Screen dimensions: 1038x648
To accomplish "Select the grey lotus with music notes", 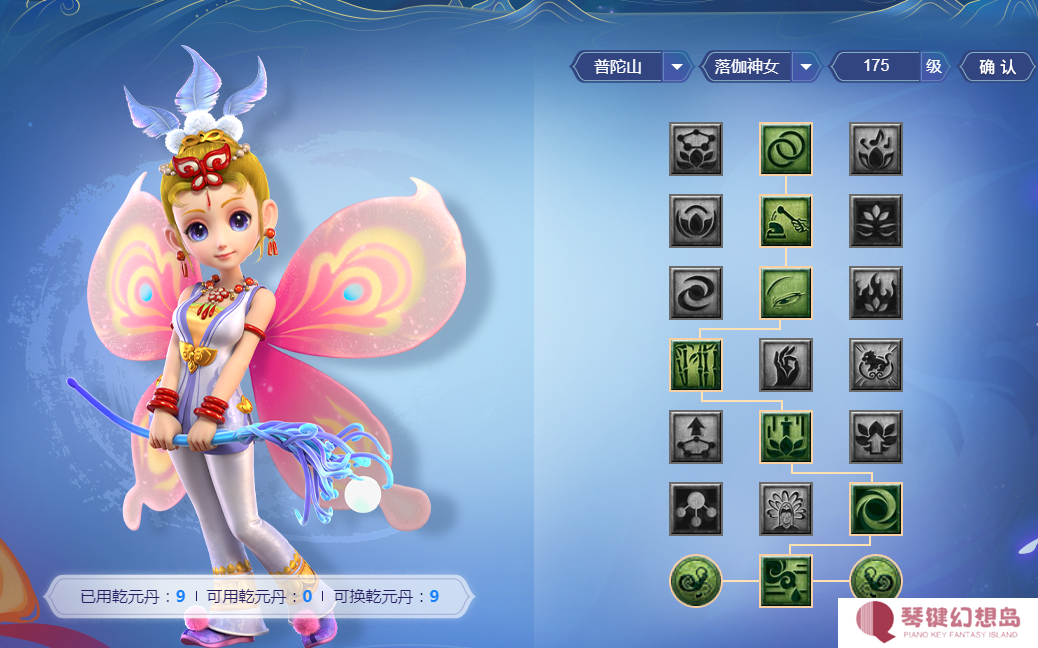I will 876,149.
